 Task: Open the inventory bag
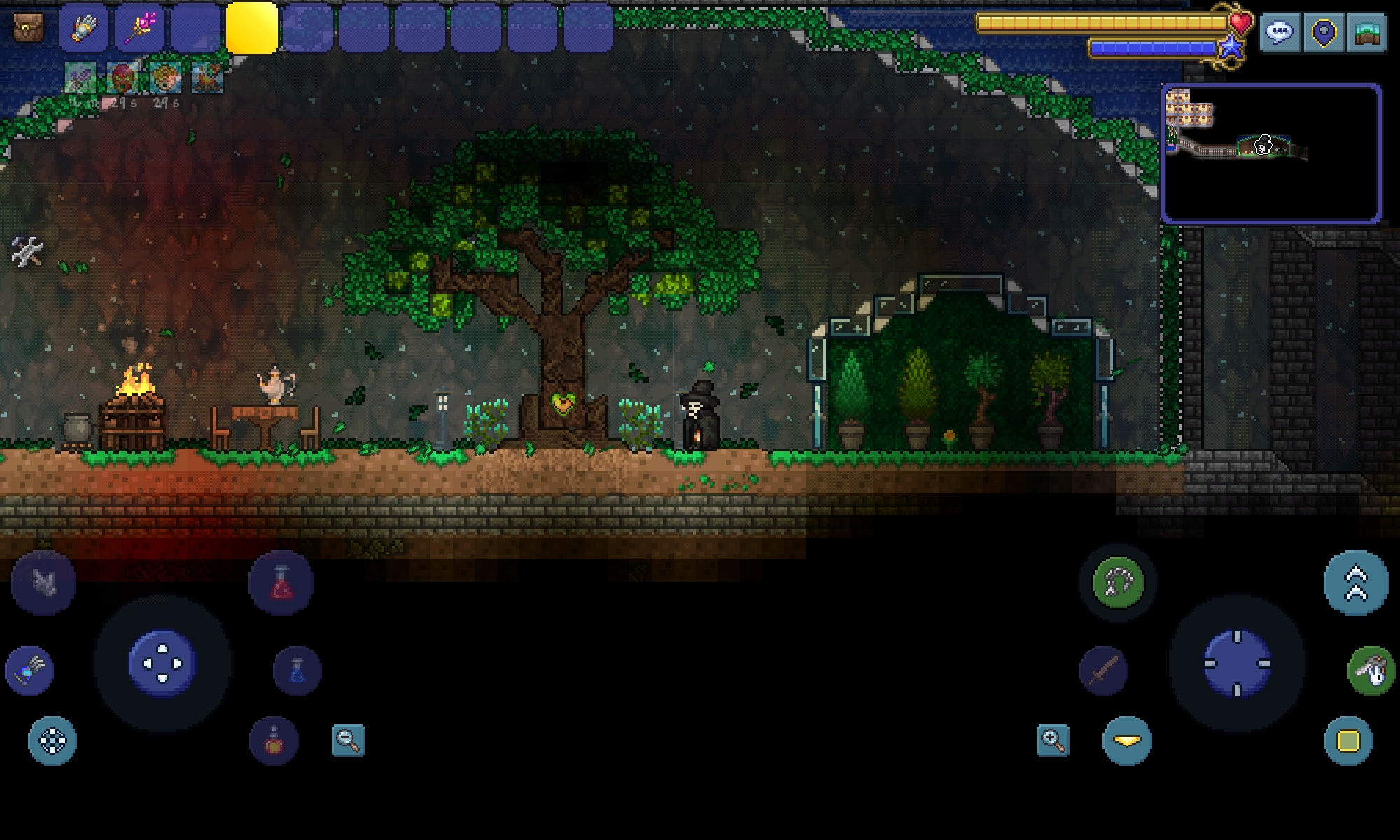[28, 28]
